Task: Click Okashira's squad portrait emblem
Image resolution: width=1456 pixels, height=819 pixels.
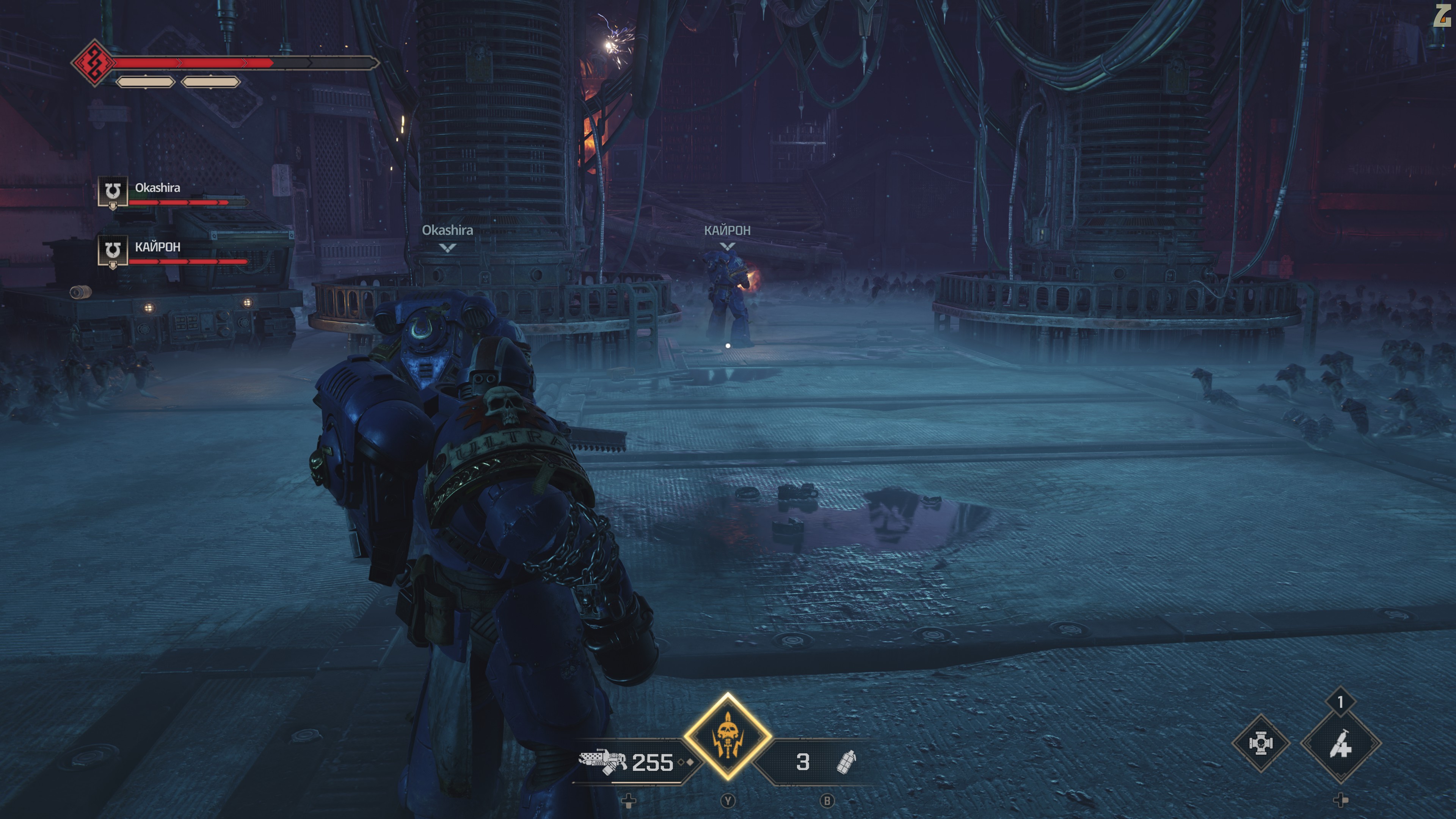Action: point(113,191)
